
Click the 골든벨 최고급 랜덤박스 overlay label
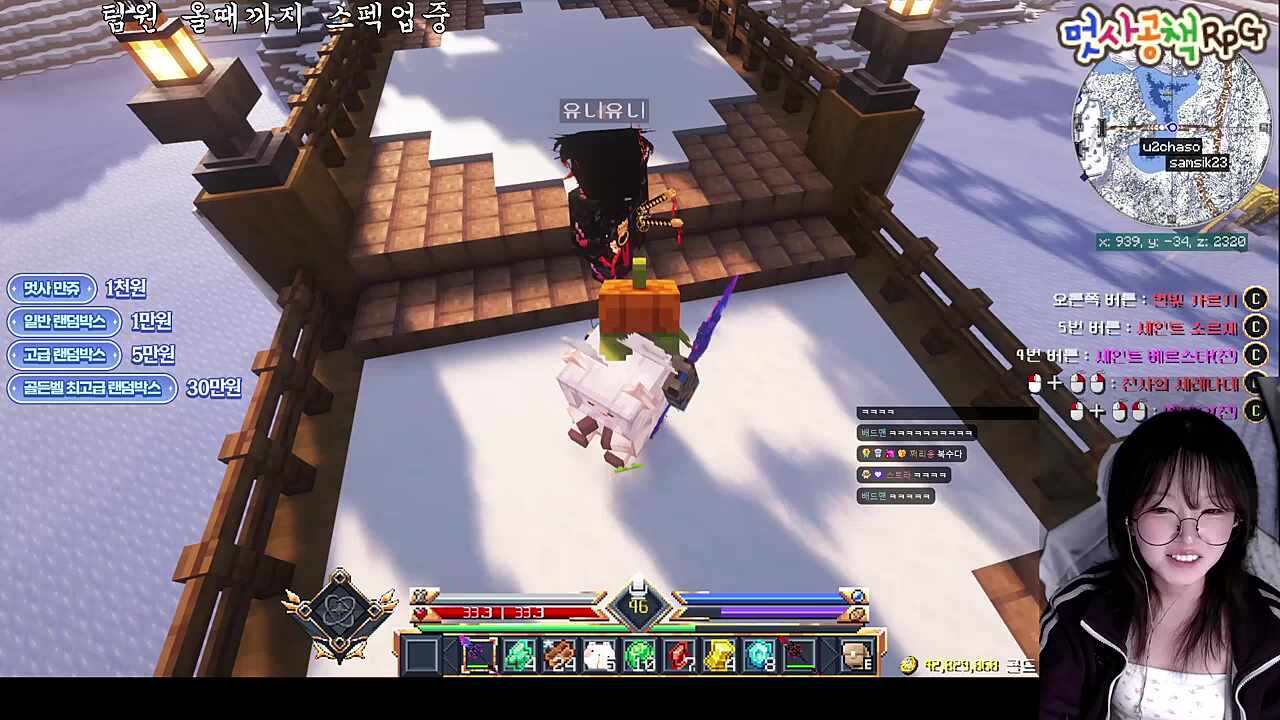click(92, 388)
